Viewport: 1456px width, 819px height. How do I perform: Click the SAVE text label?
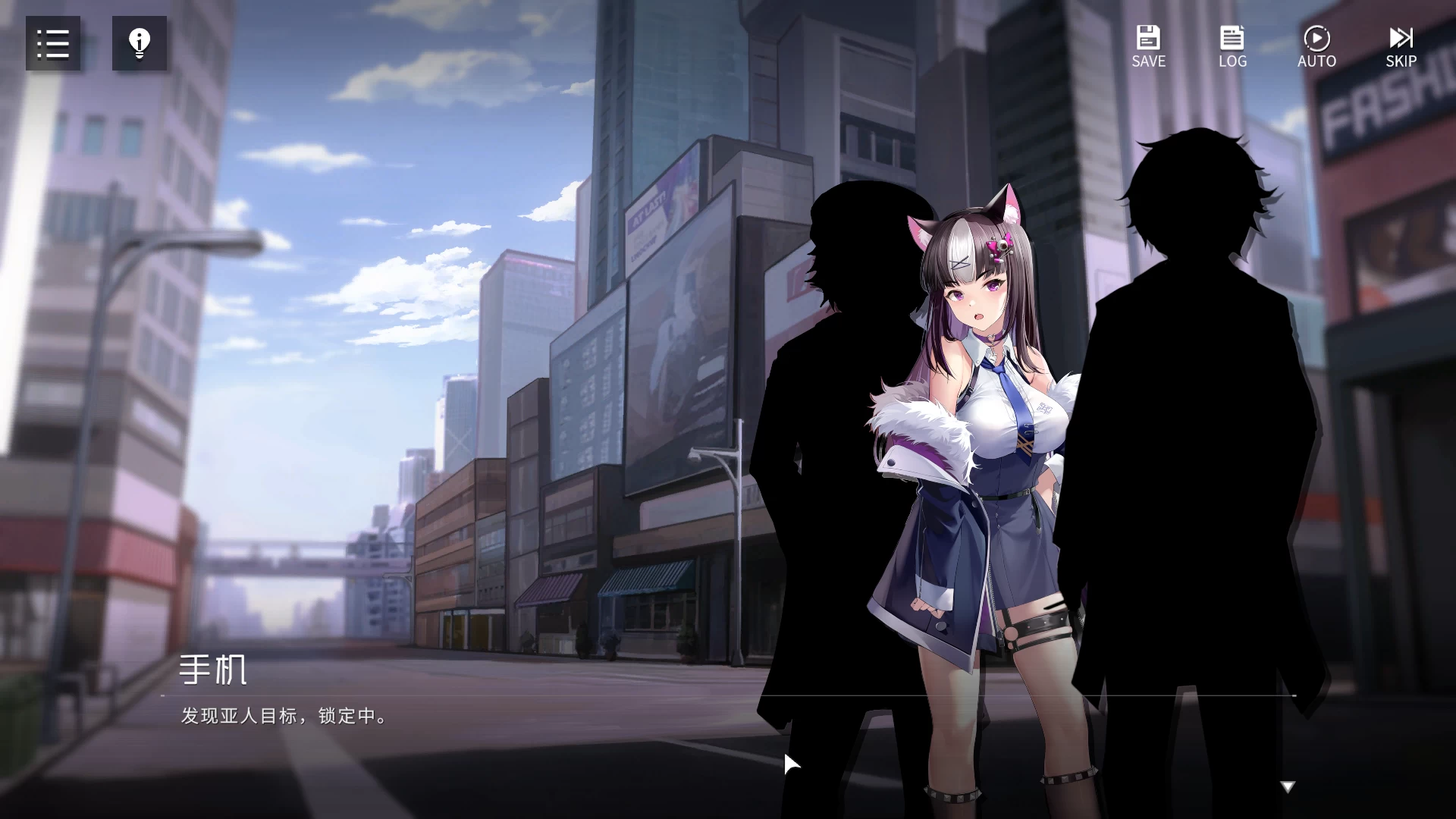(1147, 61)
